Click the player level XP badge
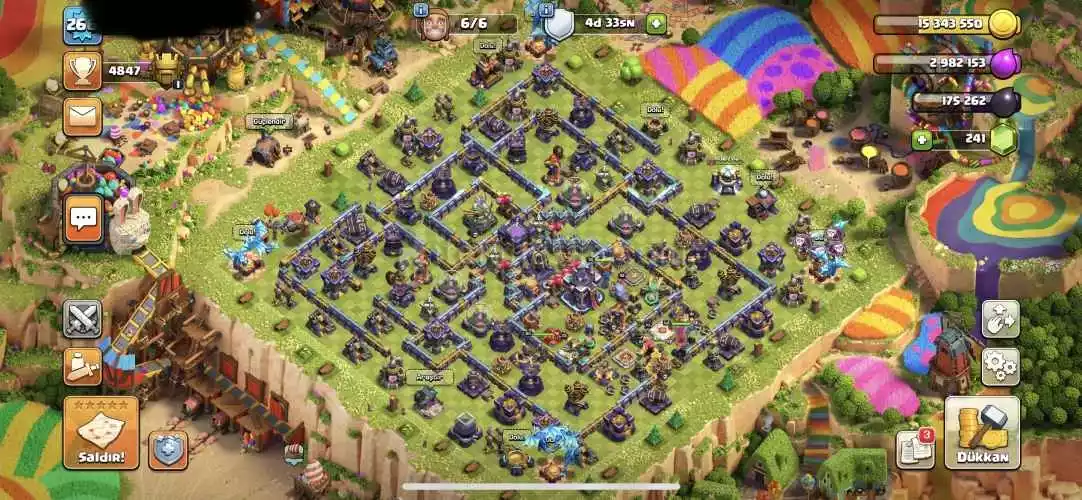The height and width of the screenshot is (500, 1082). 82,24
